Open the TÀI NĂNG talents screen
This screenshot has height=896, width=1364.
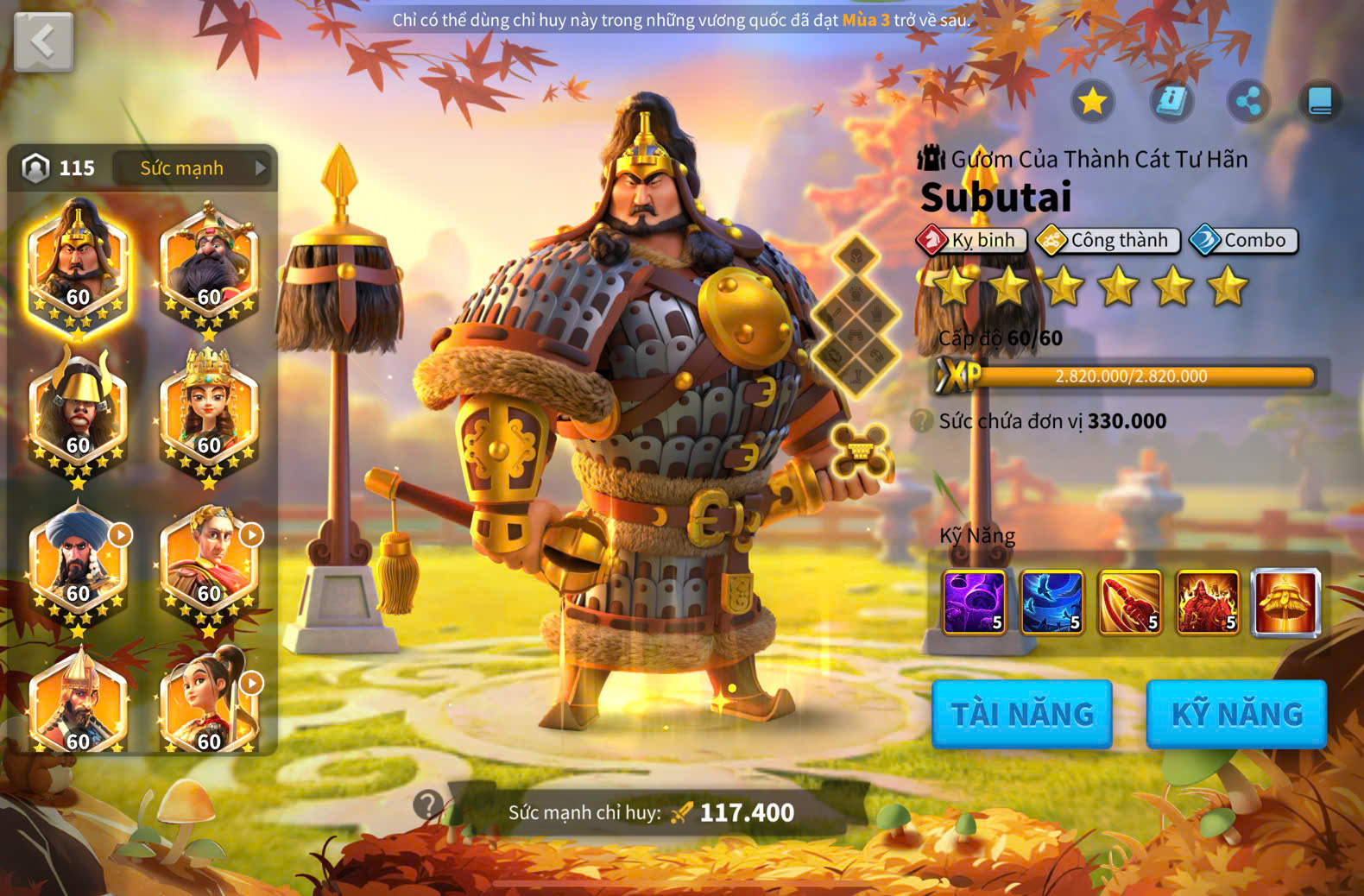(1022, 714)
